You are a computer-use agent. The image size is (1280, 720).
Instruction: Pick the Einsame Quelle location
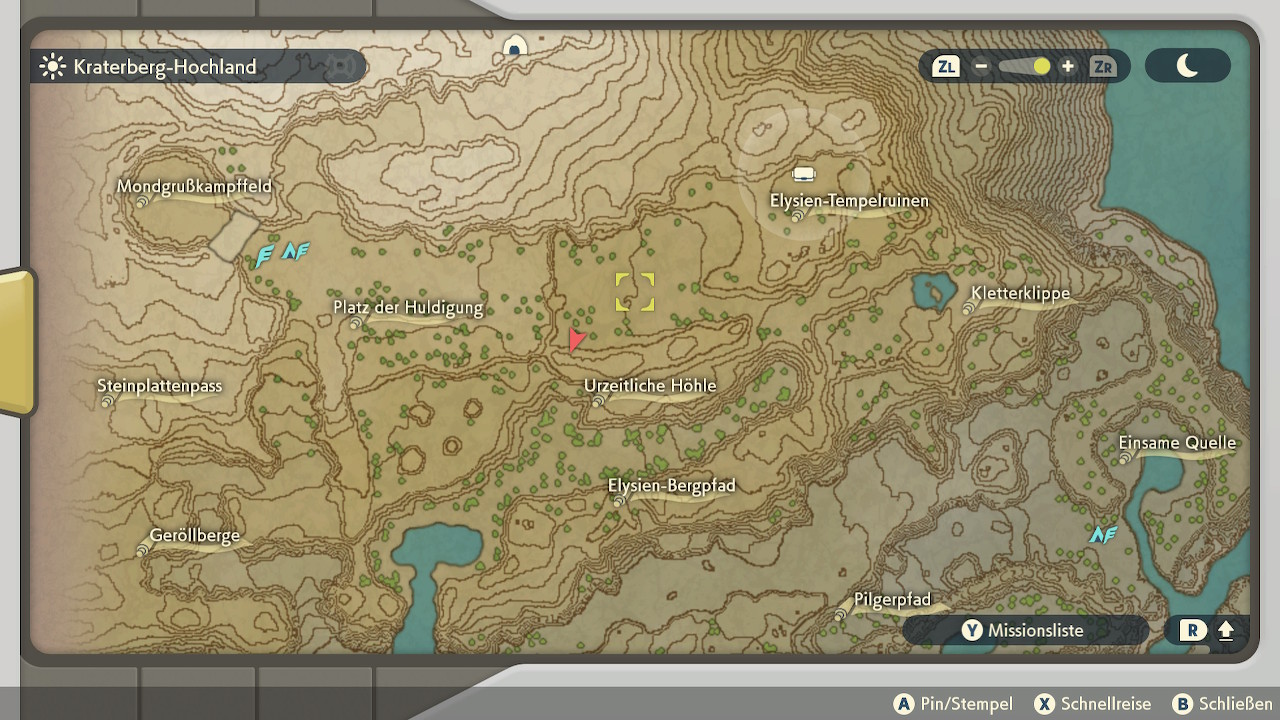click(x=1177, y=444)
